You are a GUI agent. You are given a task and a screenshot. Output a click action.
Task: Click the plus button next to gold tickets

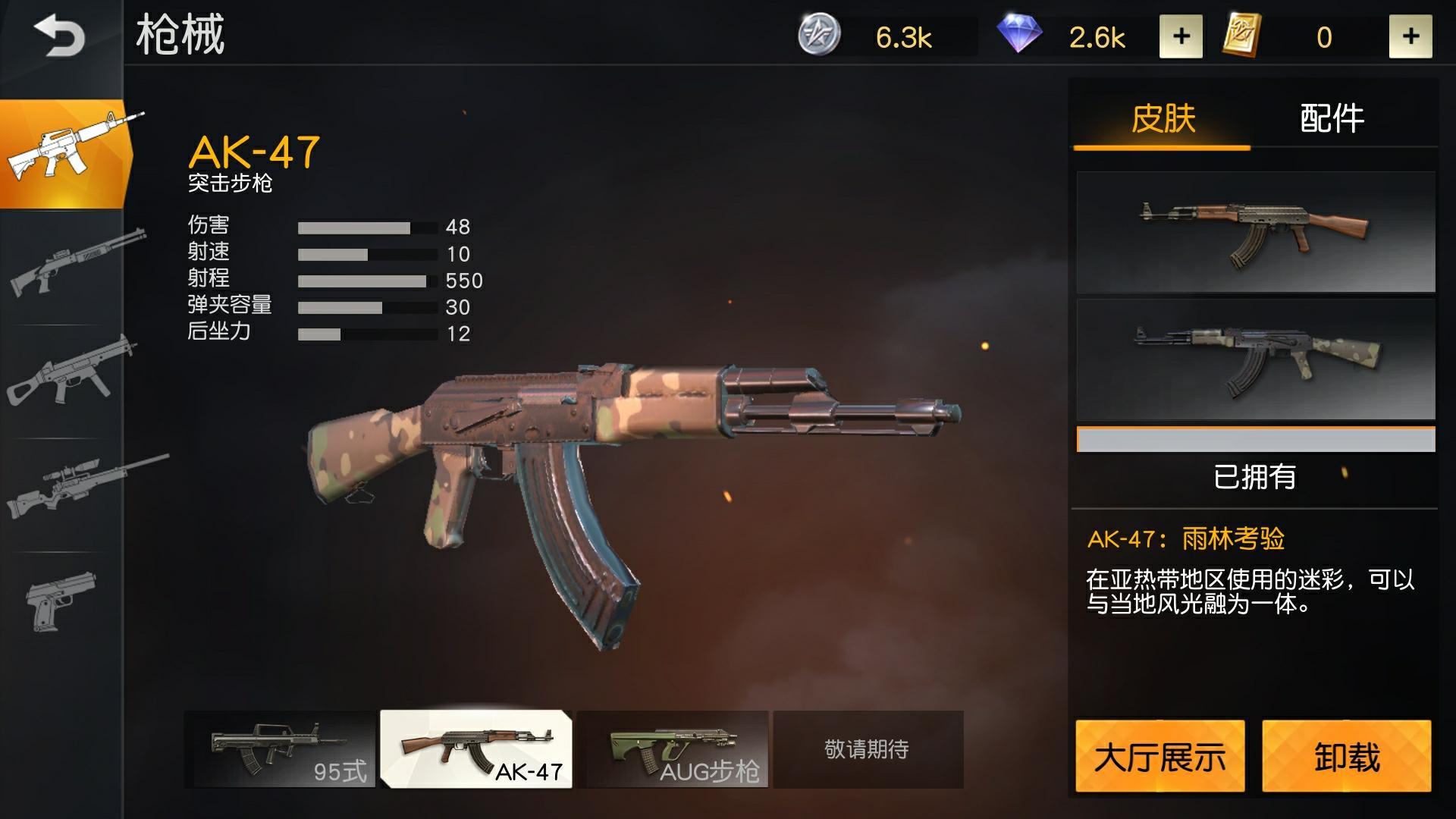1410,35
